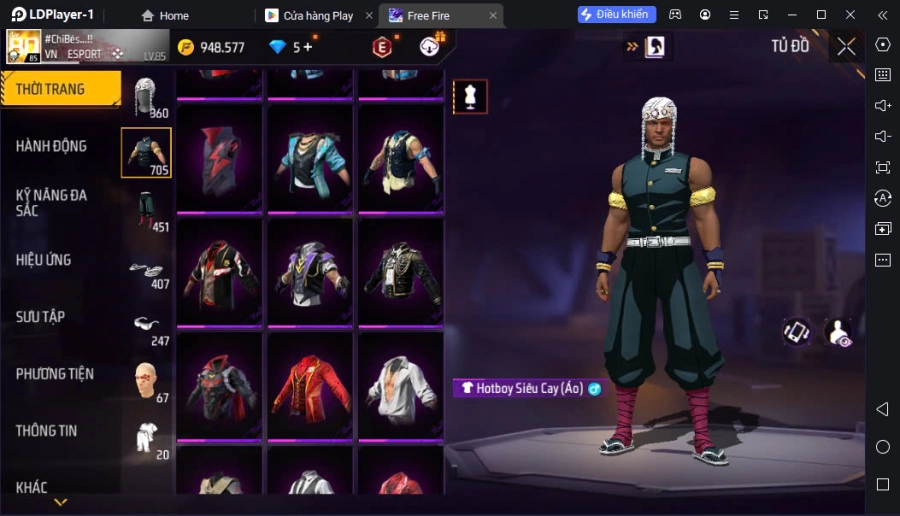Screen dimensions: 900x516
Task: Open the LDPlayer Điều khiển controls
Action: click(616, 15)
